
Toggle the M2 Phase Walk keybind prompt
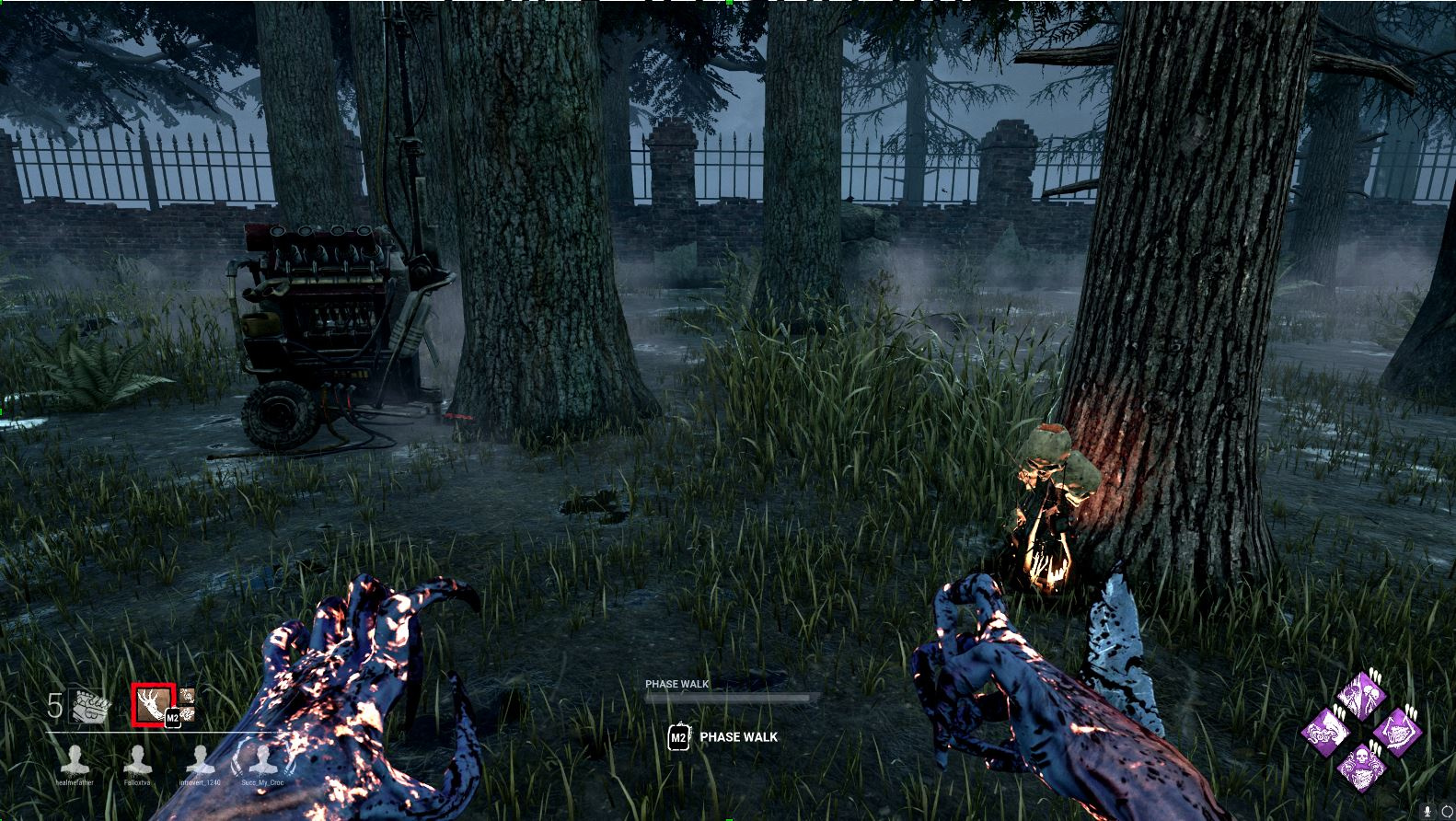point(678,737)
